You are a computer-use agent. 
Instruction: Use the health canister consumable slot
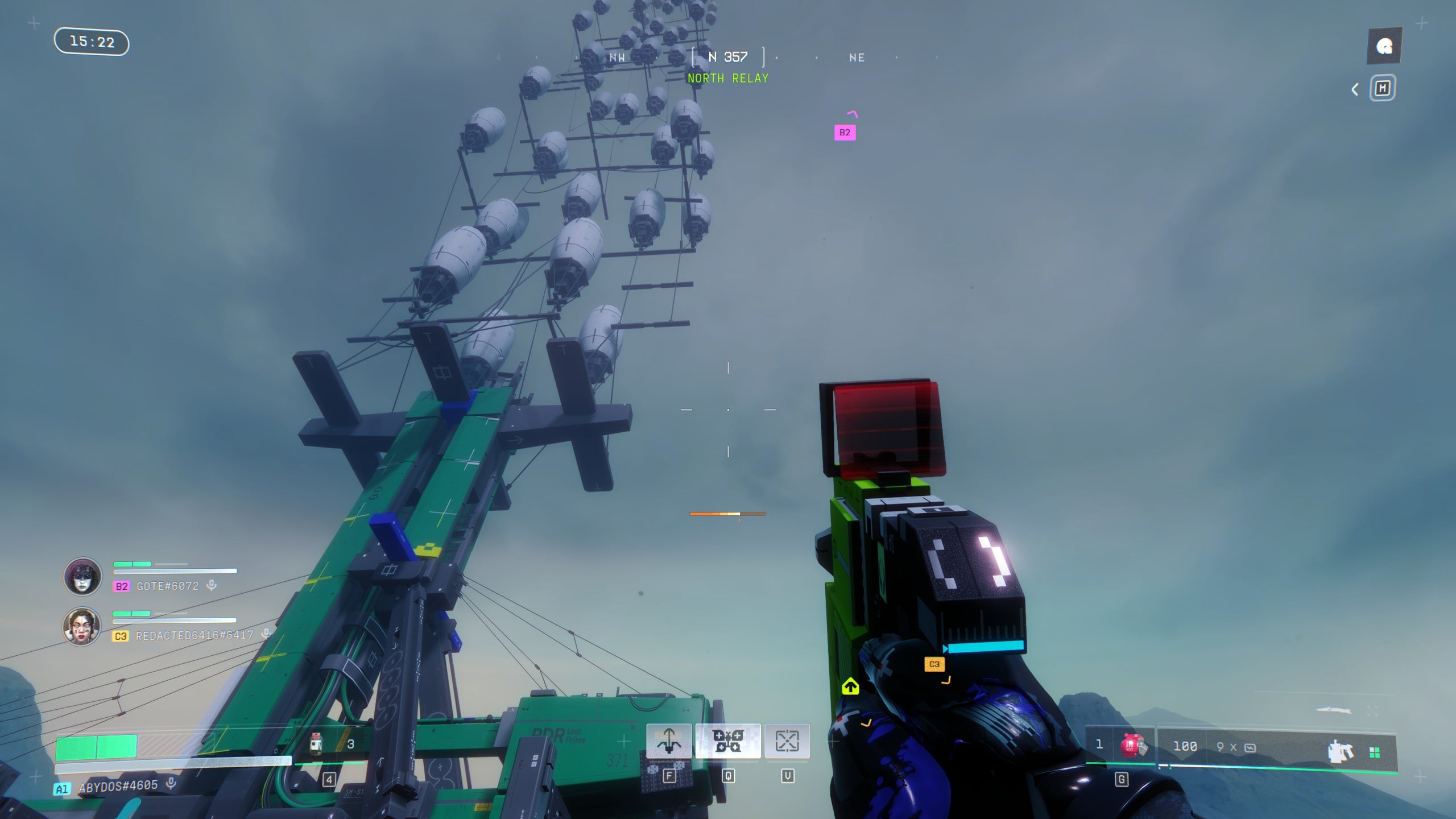point(317,743)
